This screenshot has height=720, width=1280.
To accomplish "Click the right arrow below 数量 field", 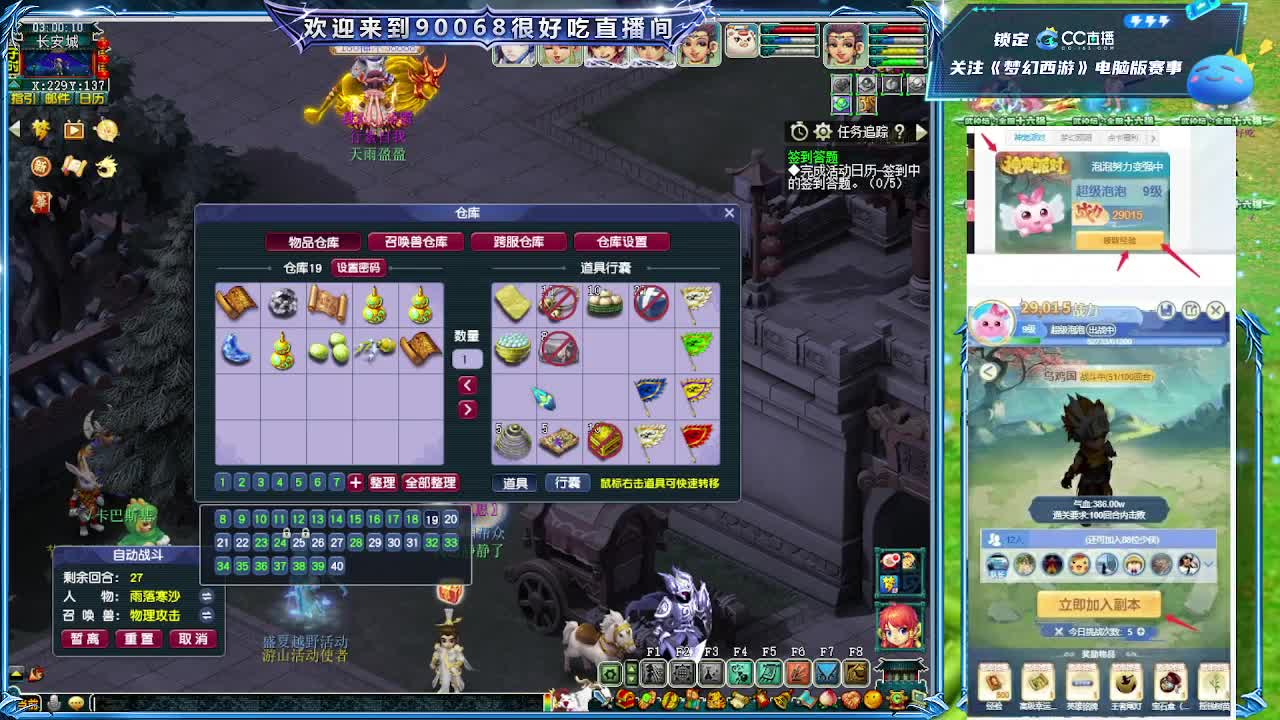I will click(467, 408).
